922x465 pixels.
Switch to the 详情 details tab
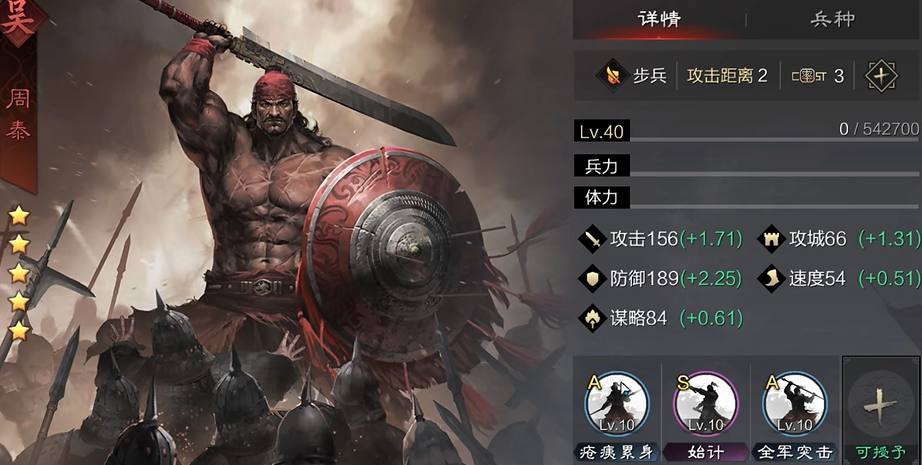(x=660, y=19)
